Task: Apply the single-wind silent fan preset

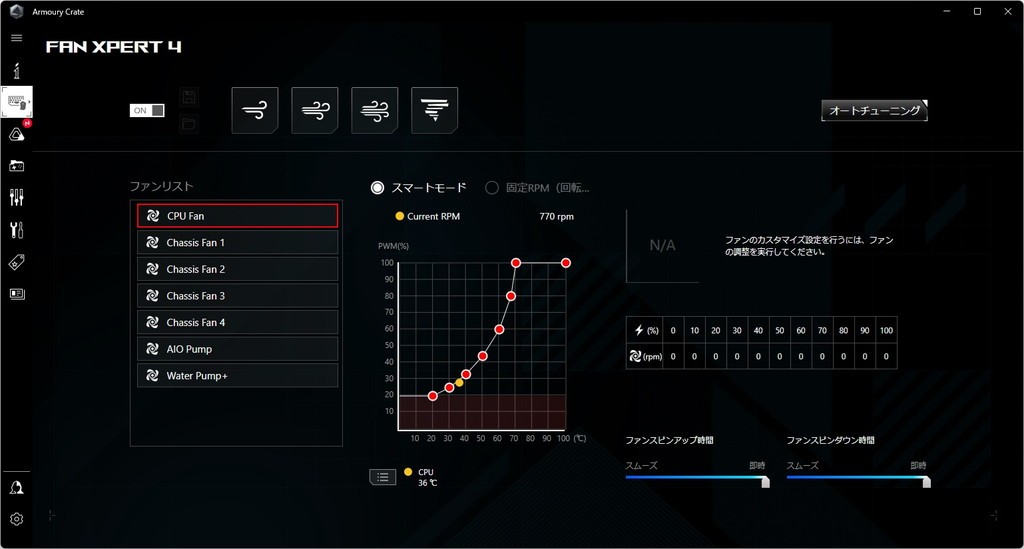Action: pyautogui.click(x=255, y=110)
